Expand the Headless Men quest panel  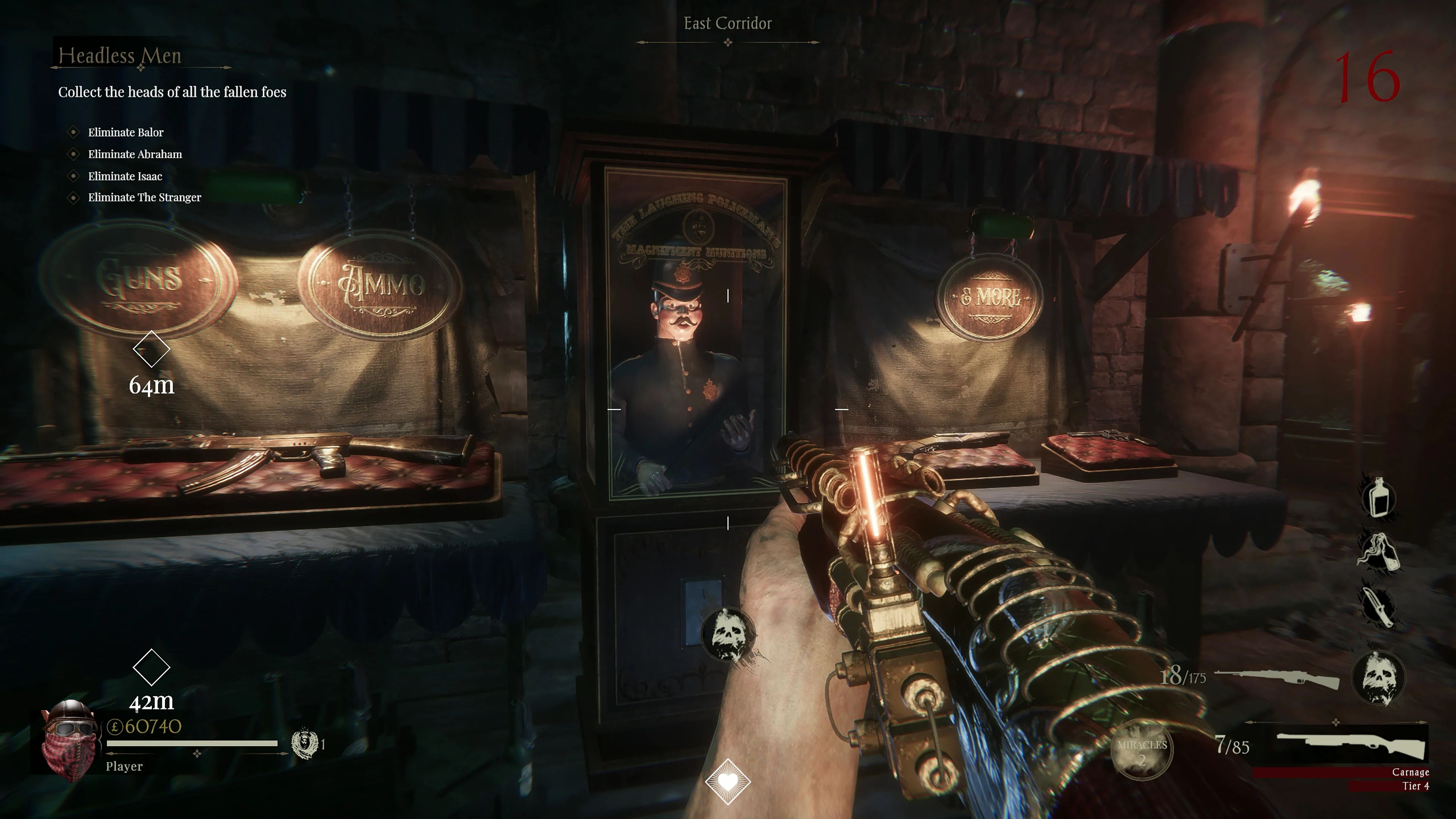(119, 56)
